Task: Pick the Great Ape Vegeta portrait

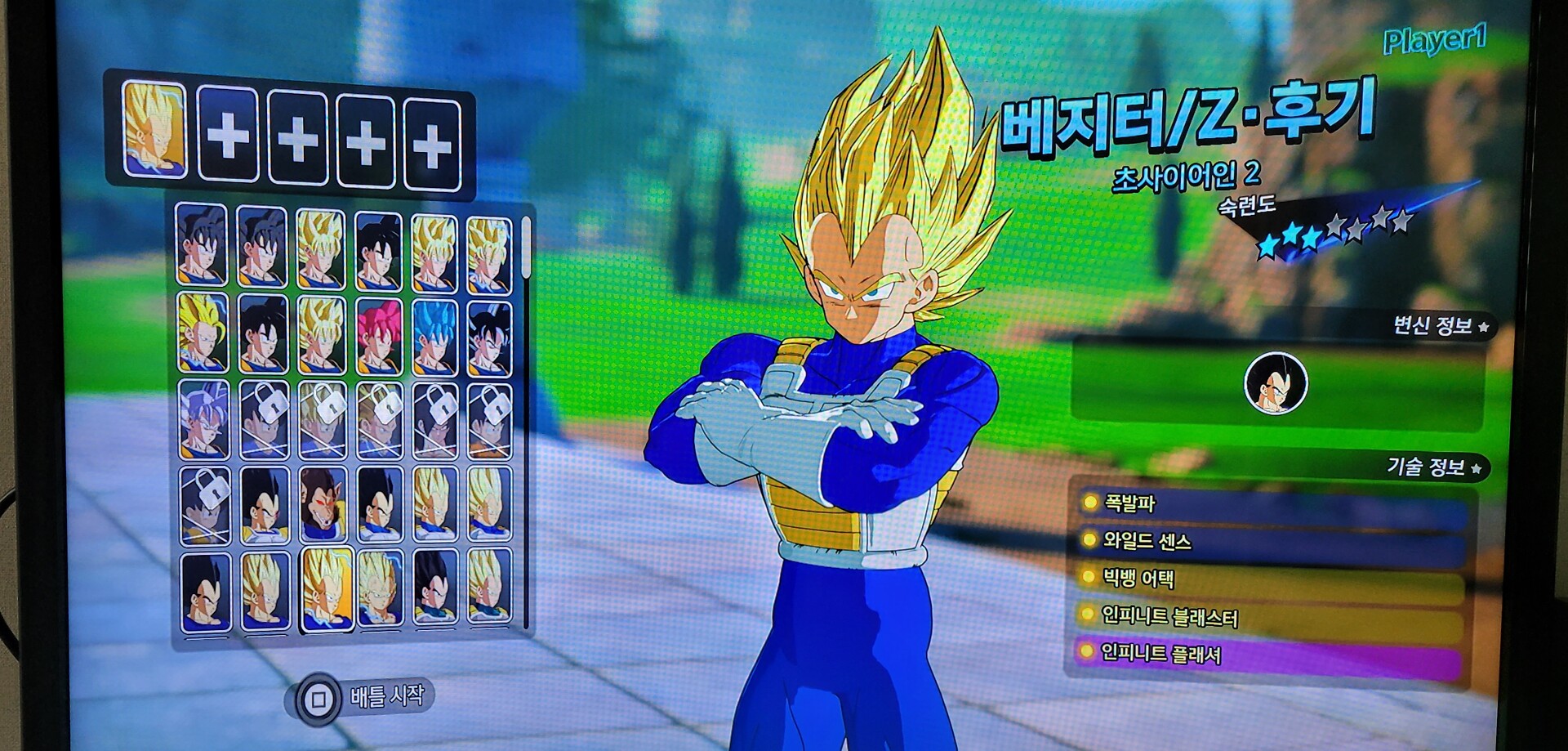Action: click(321, 505)
